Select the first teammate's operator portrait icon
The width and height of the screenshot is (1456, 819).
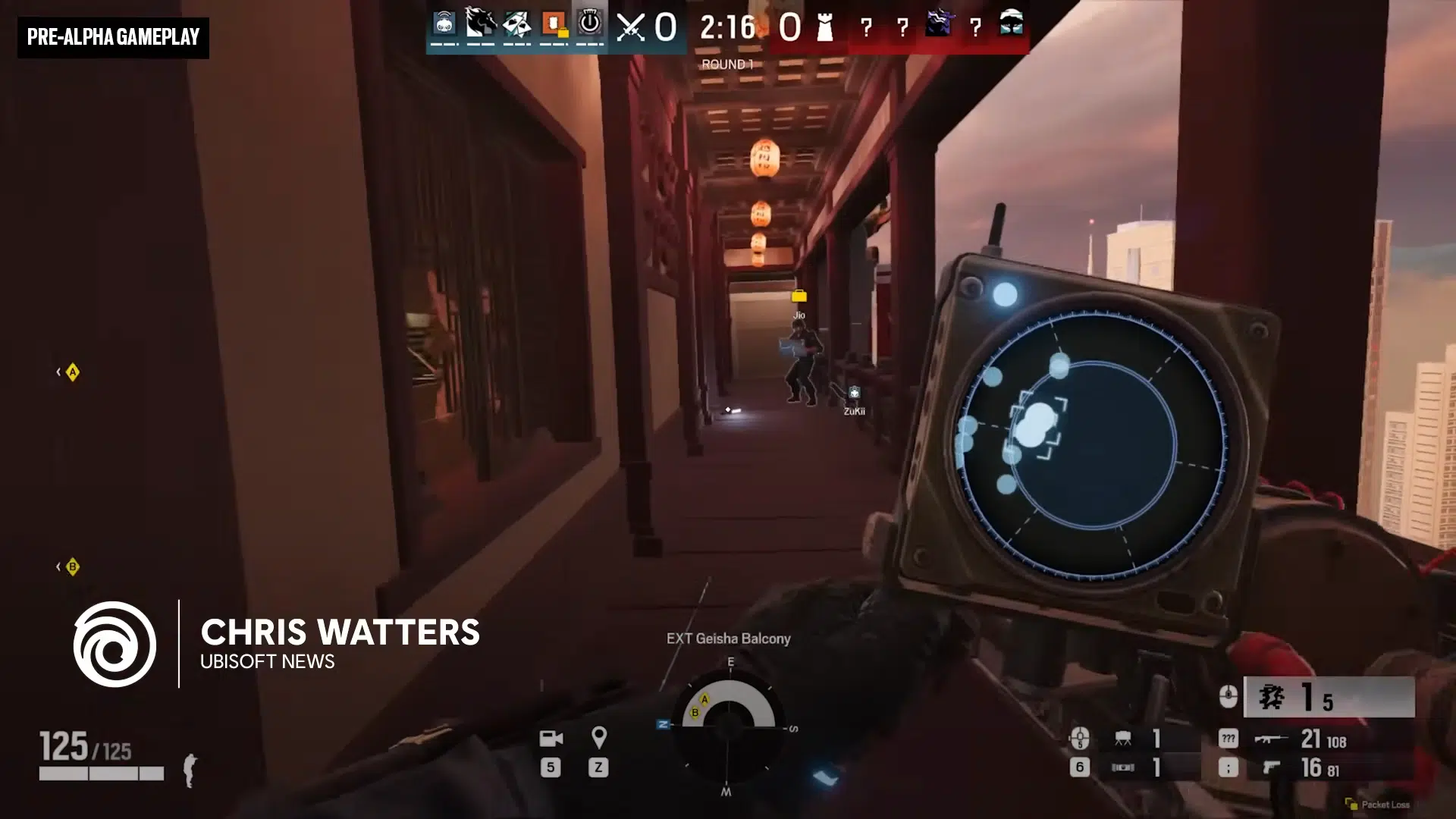(x=443, y=25)
